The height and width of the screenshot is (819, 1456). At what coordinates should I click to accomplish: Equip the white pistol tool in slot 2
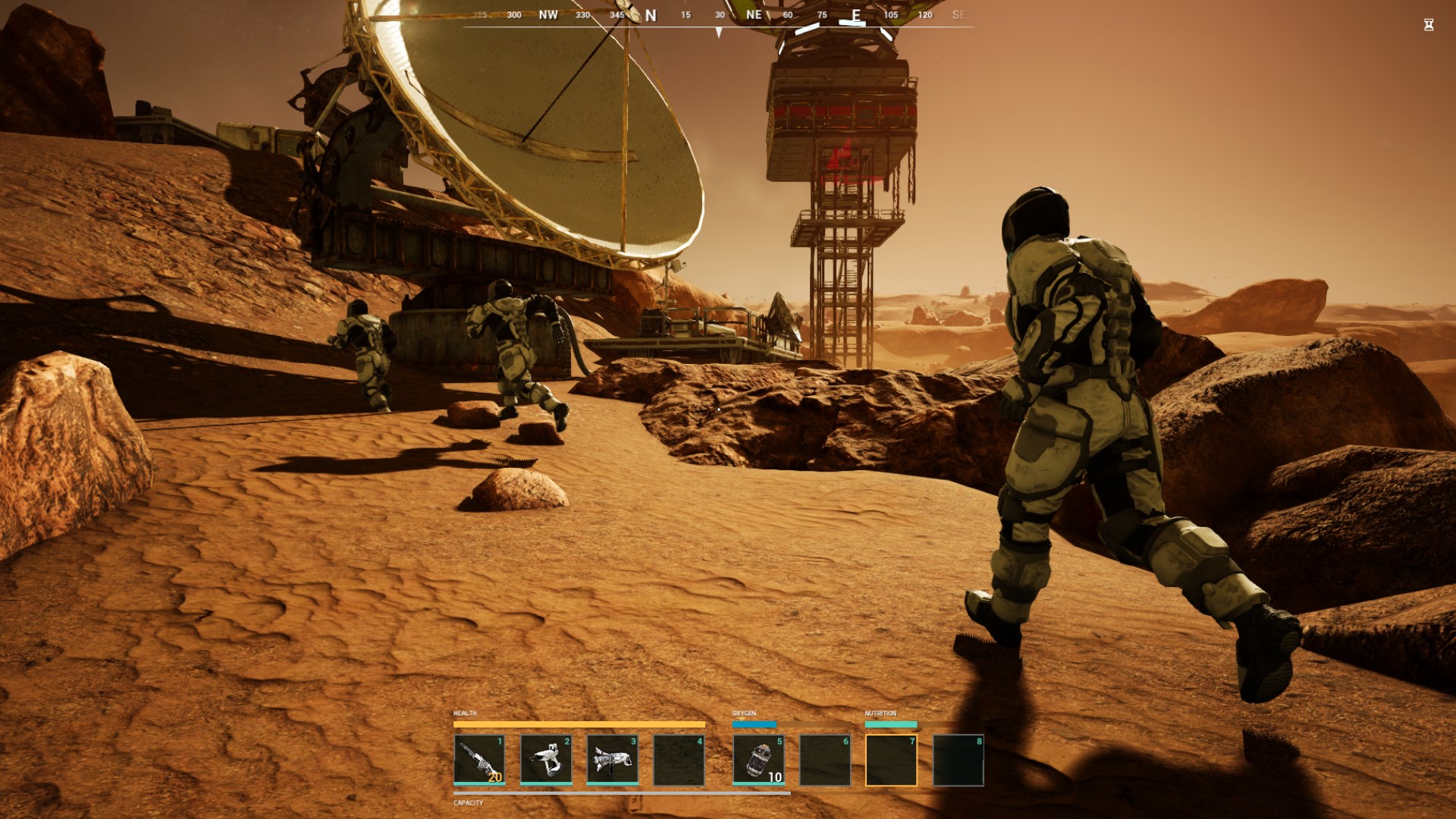pos(546,759)
